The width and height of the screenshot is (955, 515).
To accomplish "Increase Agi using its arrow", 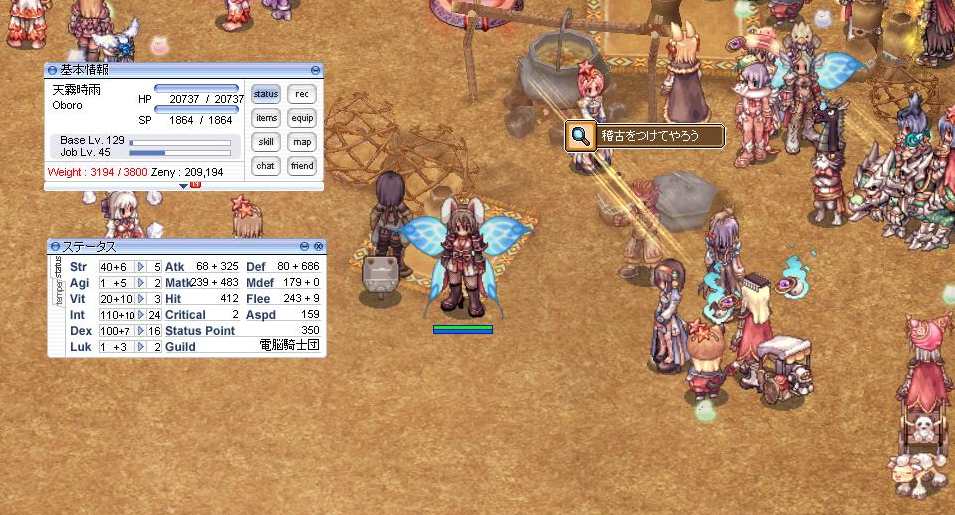I will click(141, 283).
